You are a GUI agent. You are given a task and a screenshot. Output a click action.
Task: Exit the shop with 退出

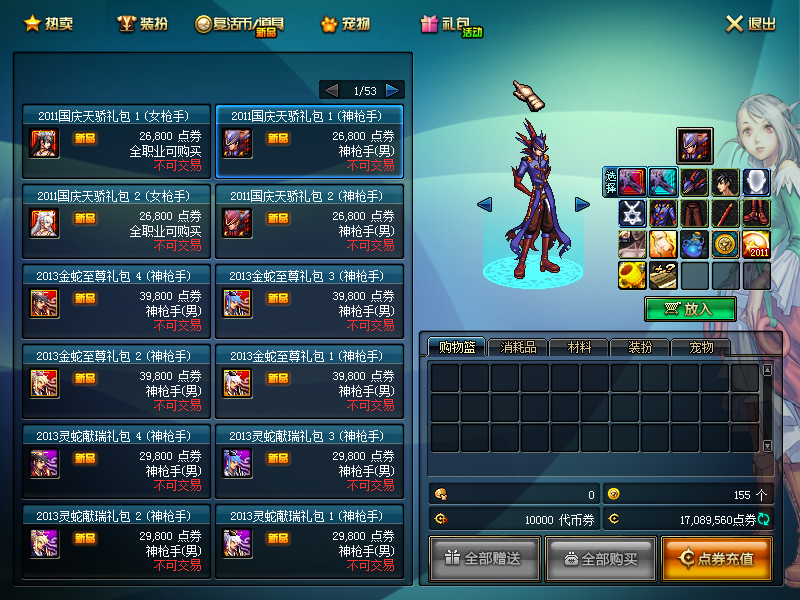tap(750, 24)
